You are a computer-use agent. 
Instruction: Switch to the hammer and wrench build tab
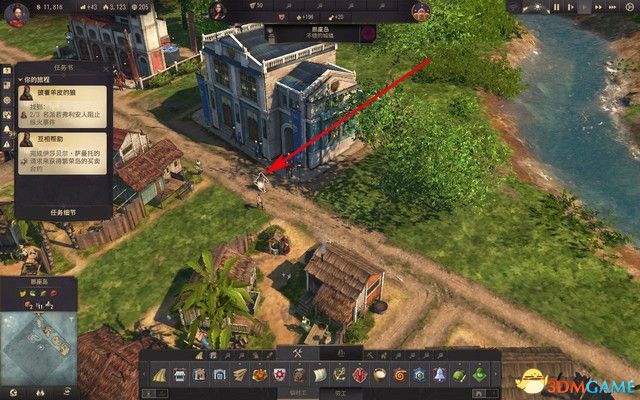coord(297,353)
